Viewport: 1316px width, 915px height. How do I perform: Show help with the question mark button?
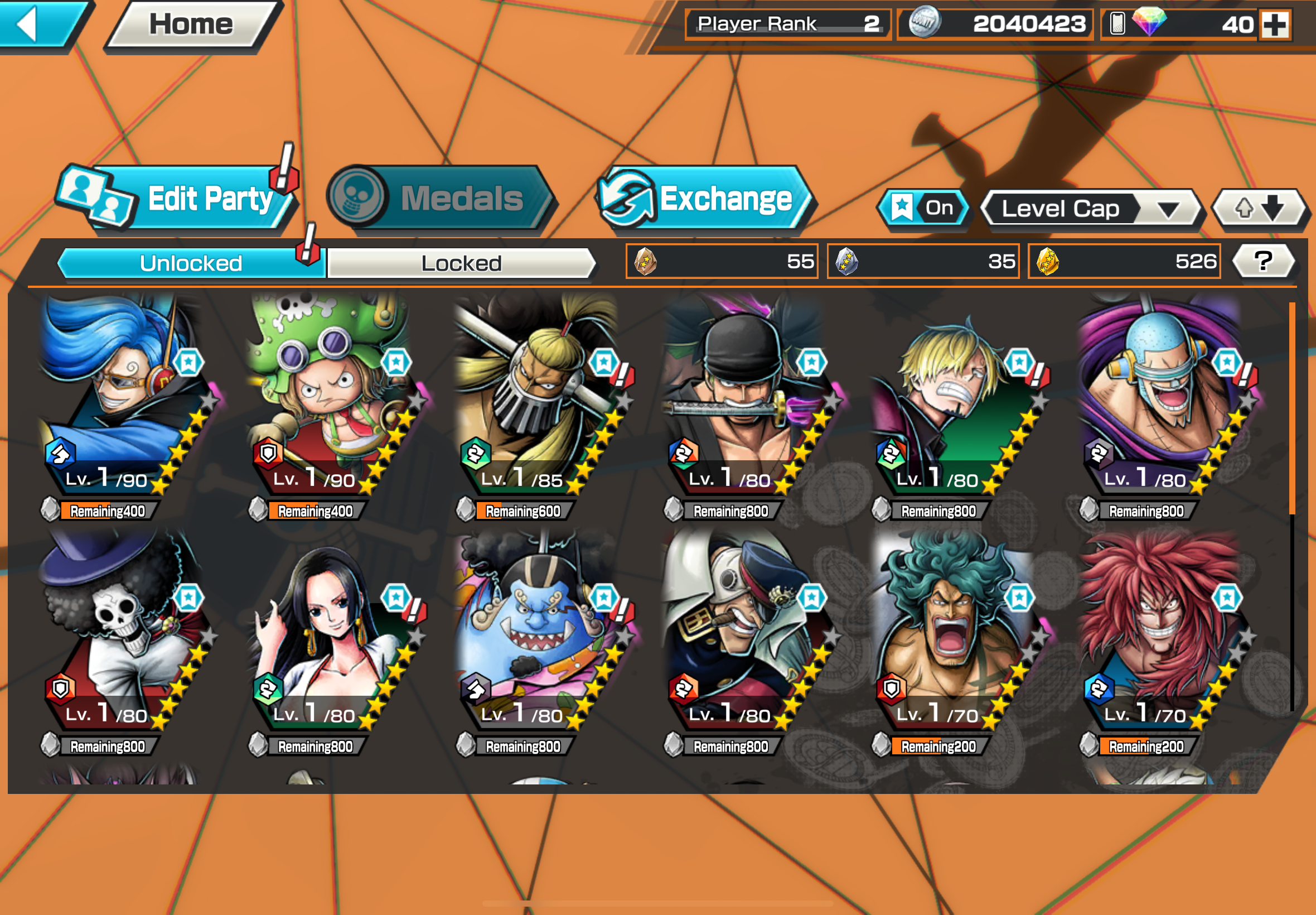tap(1262, 262)
